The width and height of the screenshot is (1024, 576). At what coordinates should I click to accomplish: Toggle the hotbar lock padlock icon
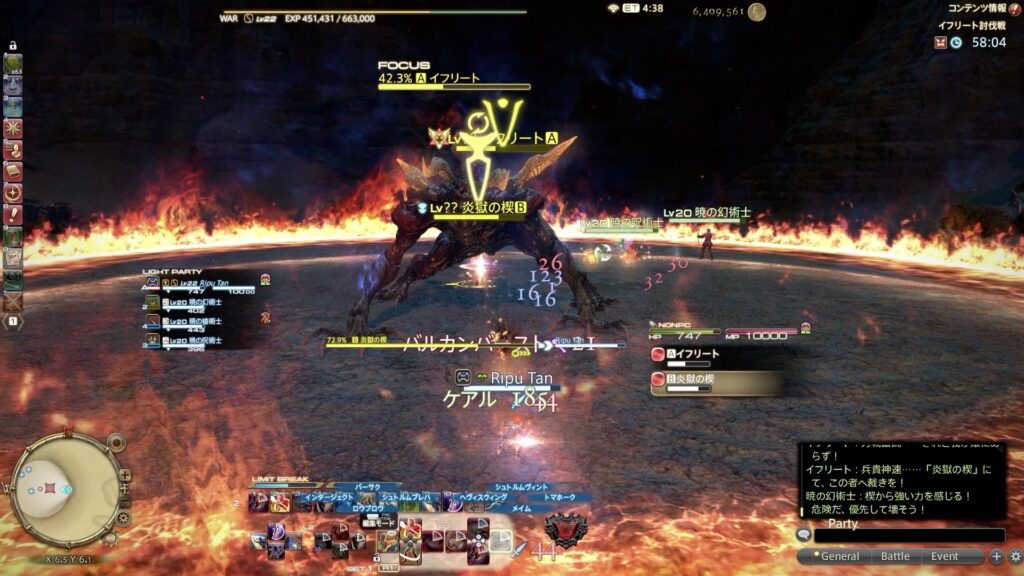click(13, 46)
